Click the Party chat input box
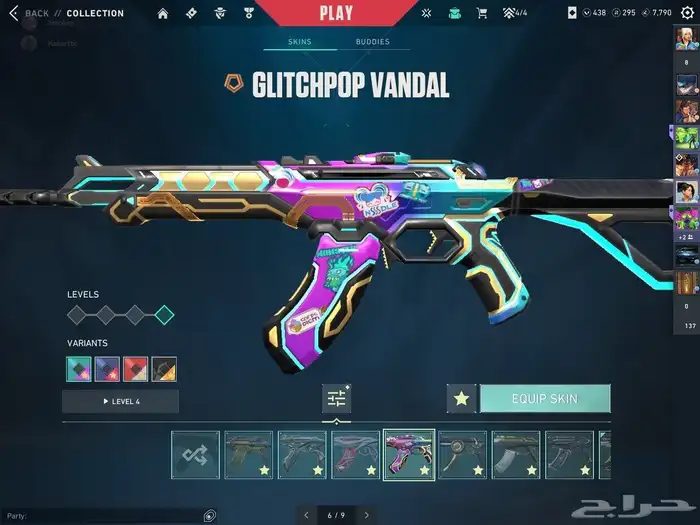This screenshot has width=700, height=525. tap(100, 516)
